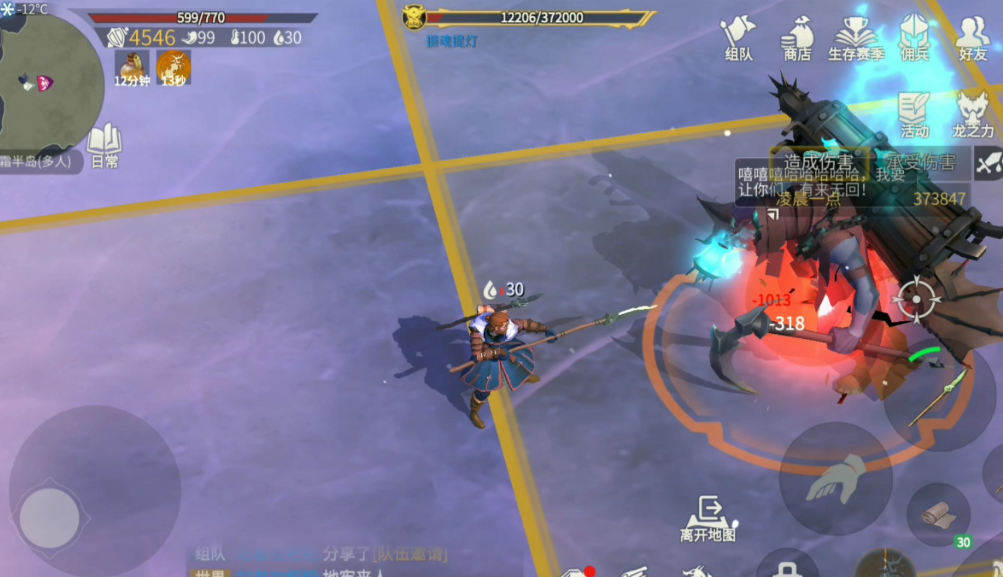The width and height of the screenshot is (1003, 577).
Task: Open the 龙之力 dragon power menu
Action: pyautogui.click(x=973, y=112)
